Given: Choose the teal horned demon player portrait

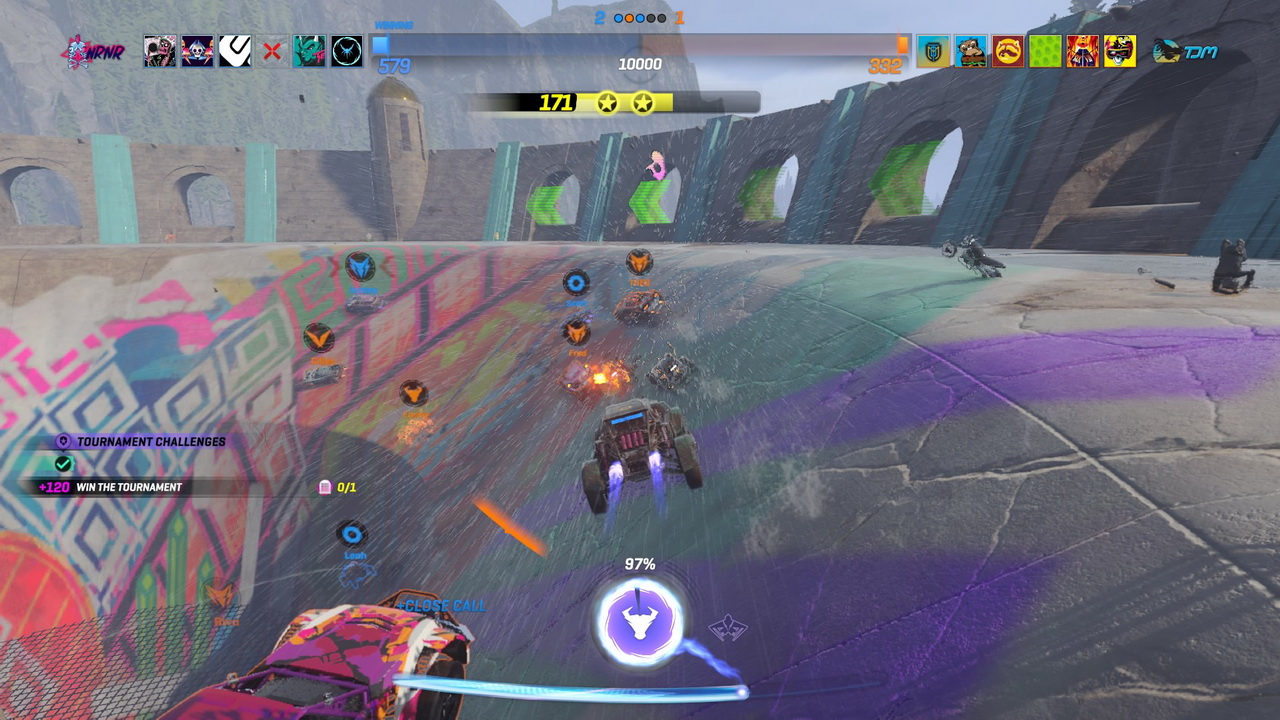Looking at the screenshot, I should pyautogui.click(x=309, y=51).
